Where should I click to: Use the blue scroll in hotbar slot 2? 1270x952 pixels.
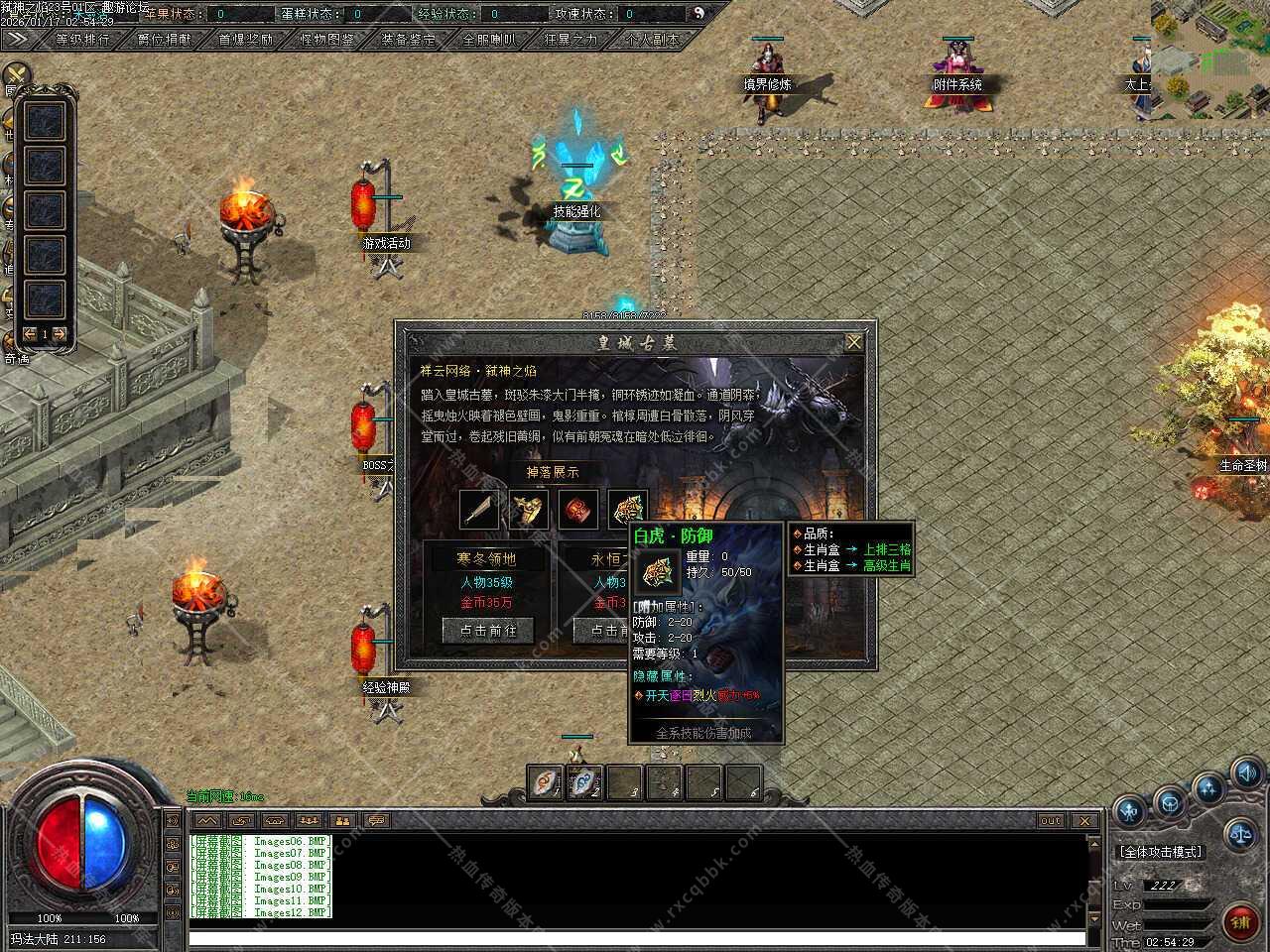[x=584, y=781]
